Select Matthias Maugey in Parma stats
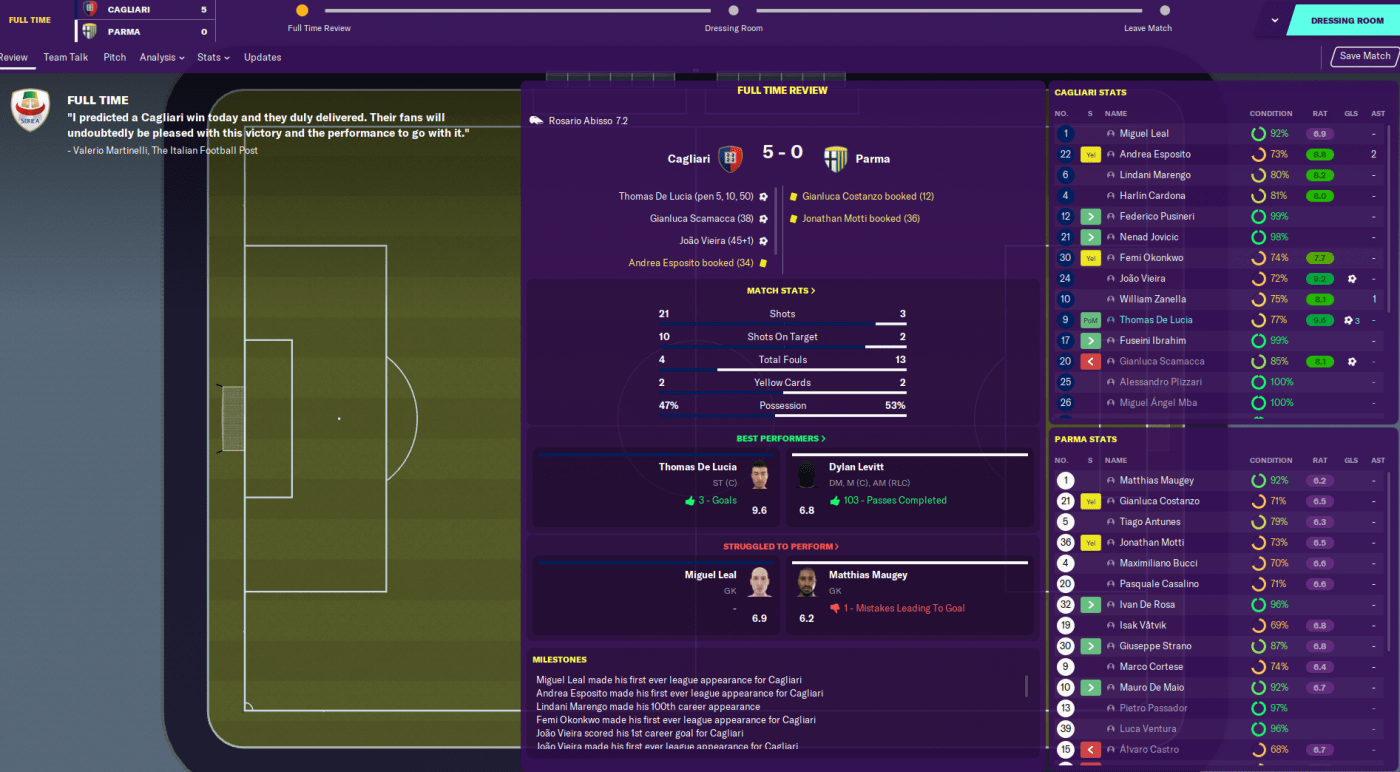The width and height of the screenshot is (1400, 772). [x=1156, y=480]
